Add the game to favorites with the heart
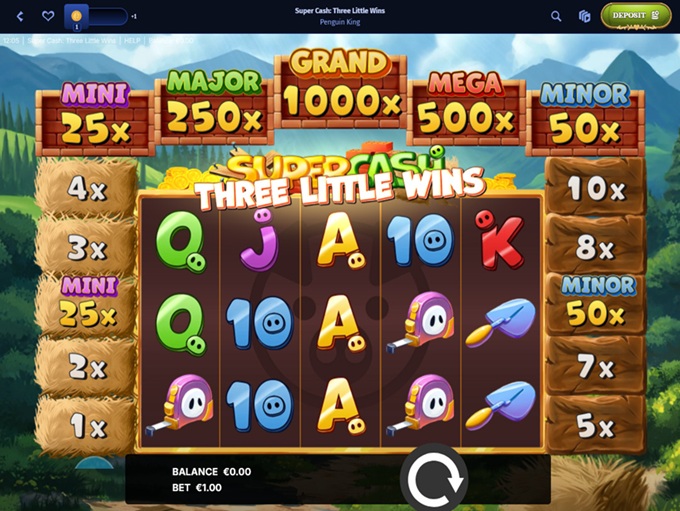Viewport: 680px width, 511px height. (x=48, y=16)
